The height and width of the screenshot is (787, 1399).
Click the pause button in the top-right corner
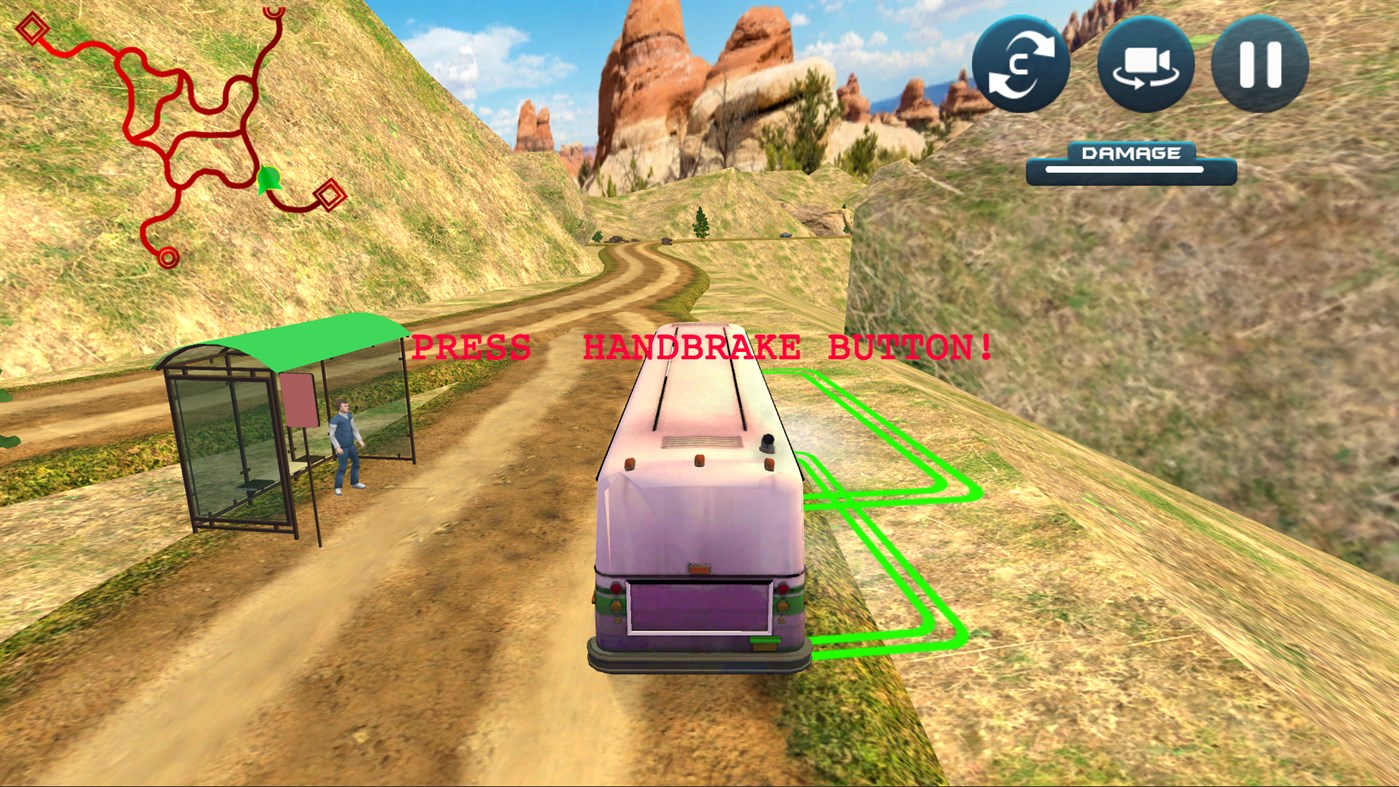(x=1259, y=63)
